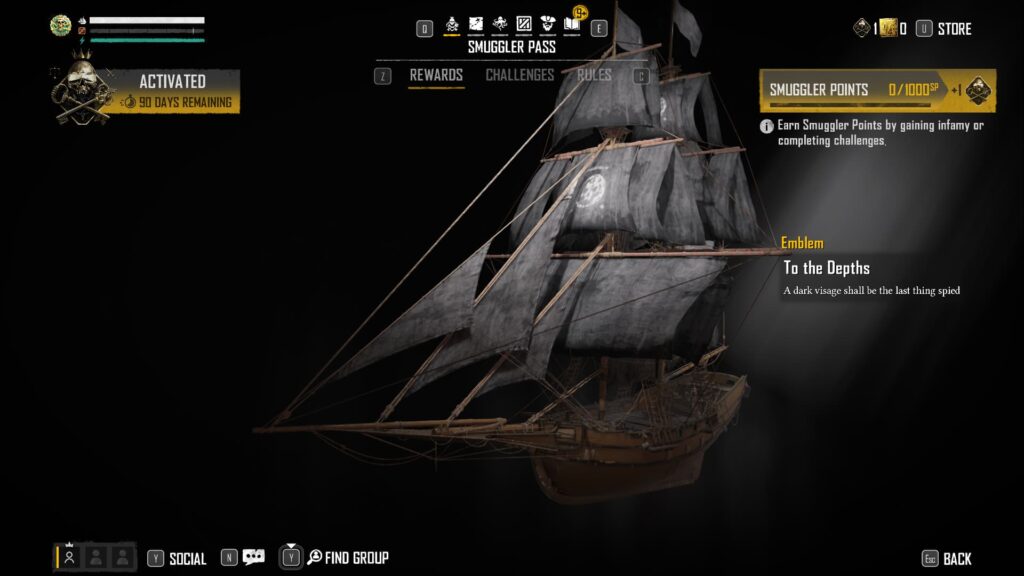Open the book icon tab with notification

pyautogui.click(x=572, y=23)
